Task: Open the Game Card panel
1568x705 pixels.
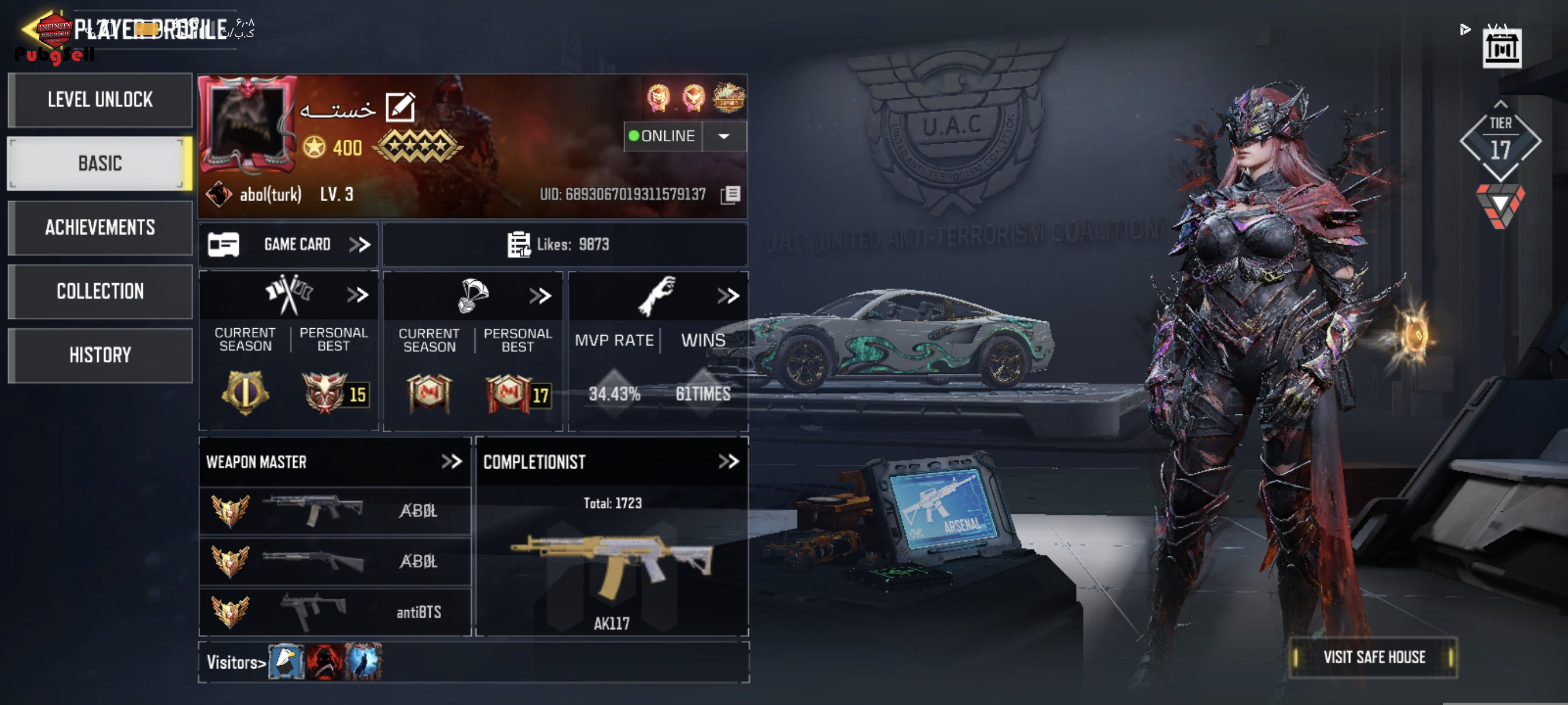Action: point(289,244)
